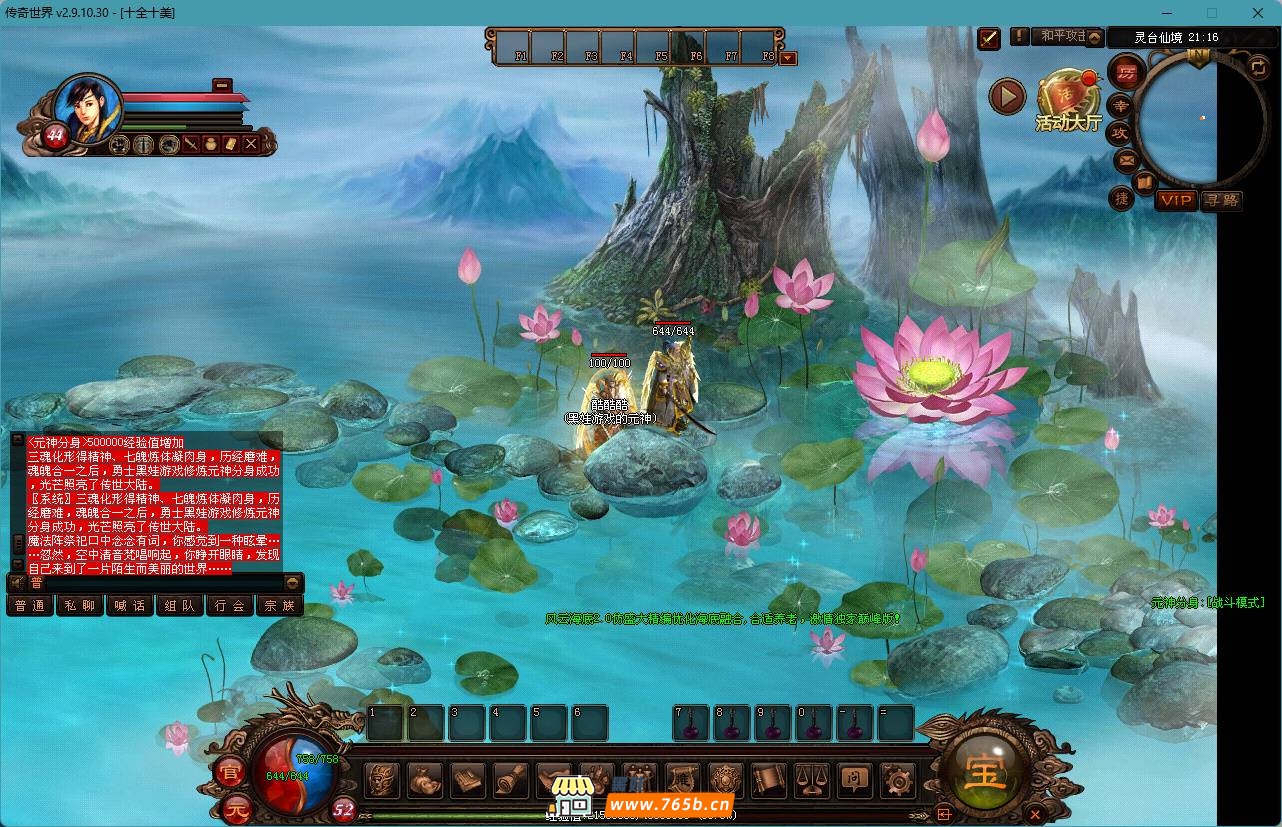Image resolution: width=1282 pixels, height=827 pixels.
Task: Activate the 寻路 pathfinding button
Action: tap(1220, 200)
